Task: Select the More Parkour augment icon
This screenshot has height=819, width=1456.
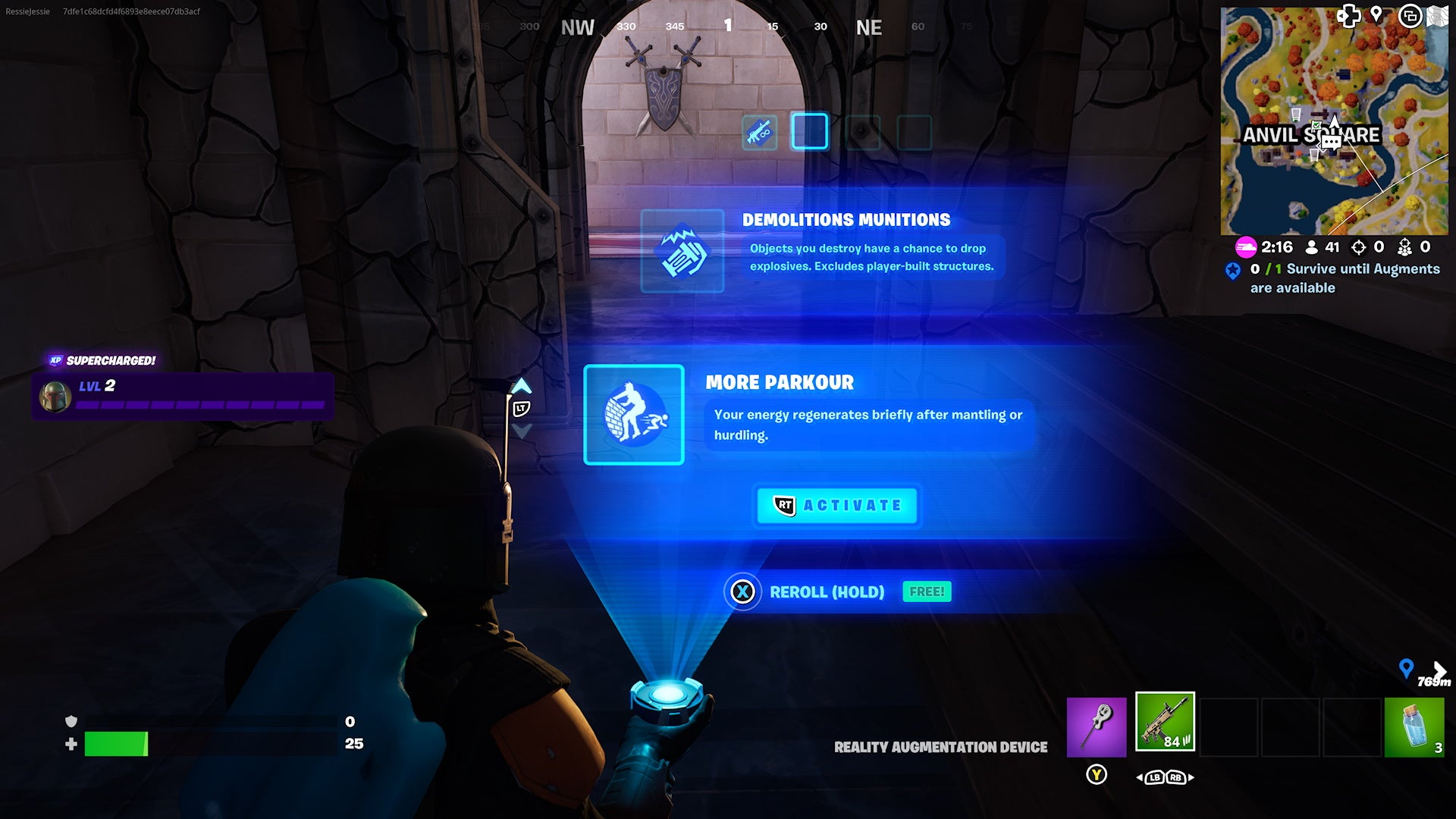Action: (x=634, y=415)
